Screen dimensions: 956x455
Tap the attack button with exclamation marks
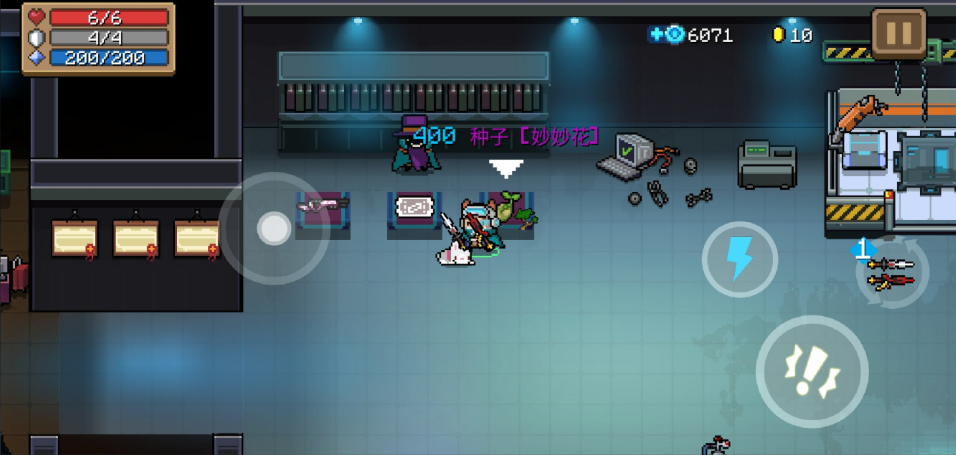811,371
